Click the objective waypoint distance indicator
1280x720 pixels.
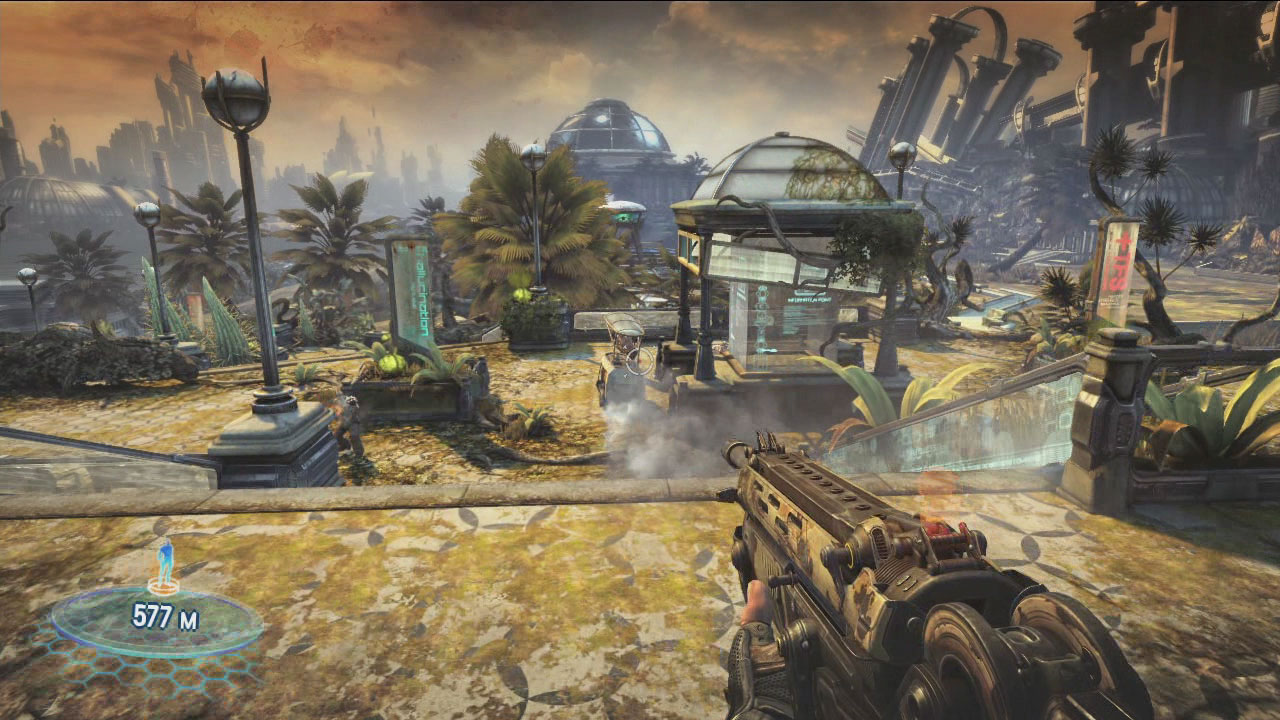point(165,617)
